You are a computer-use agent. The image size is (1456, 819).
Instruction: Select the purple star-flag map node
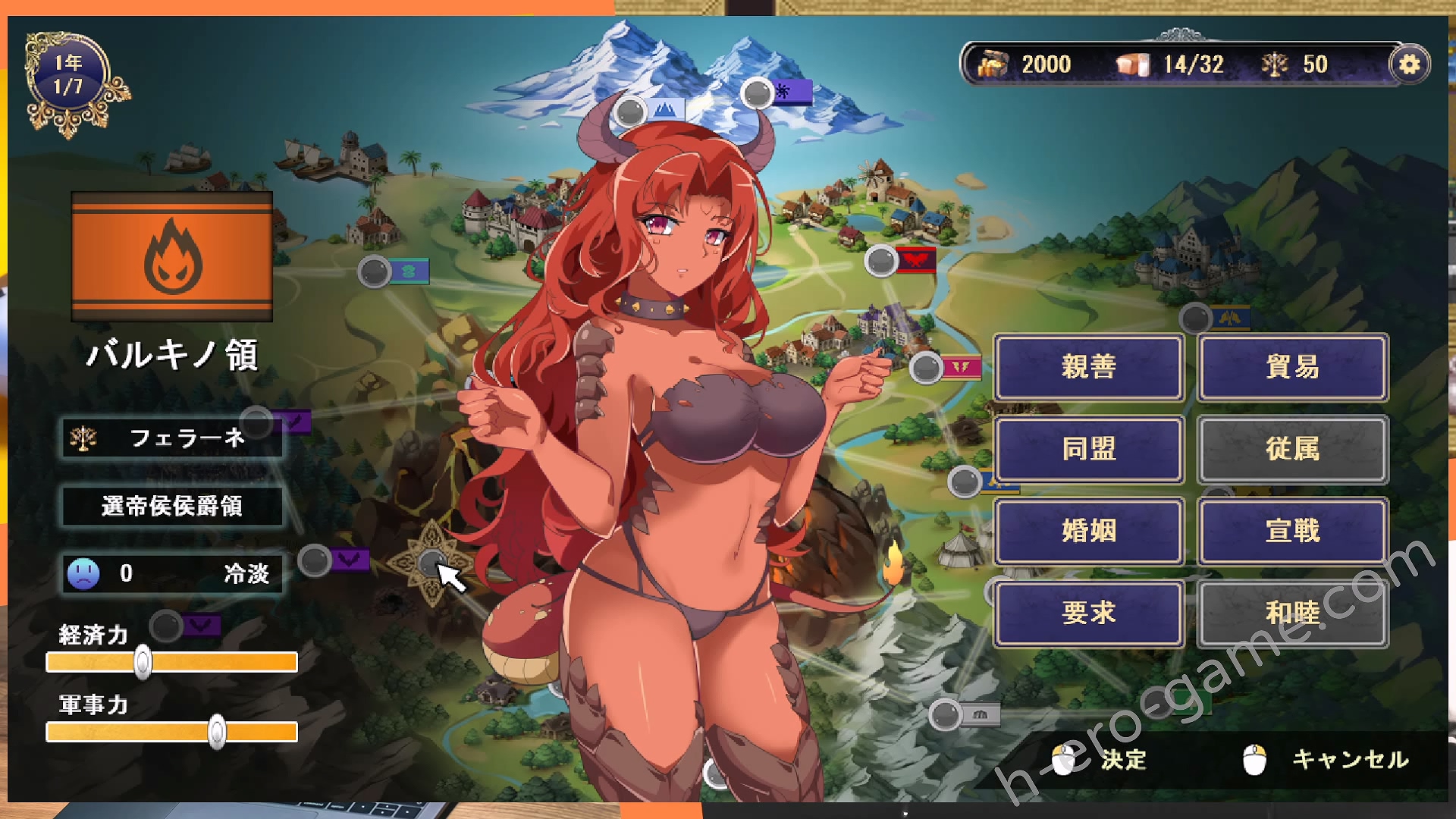click(758, 93)
